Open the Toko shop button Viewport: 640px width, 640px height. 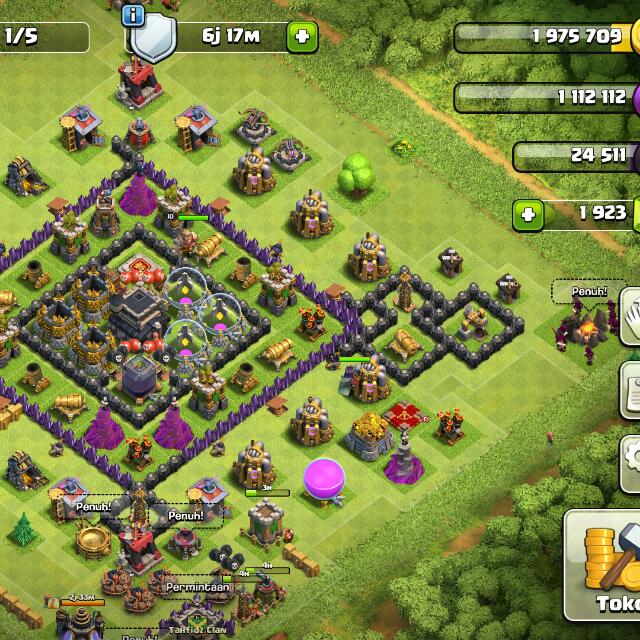(x=603, y=566)
